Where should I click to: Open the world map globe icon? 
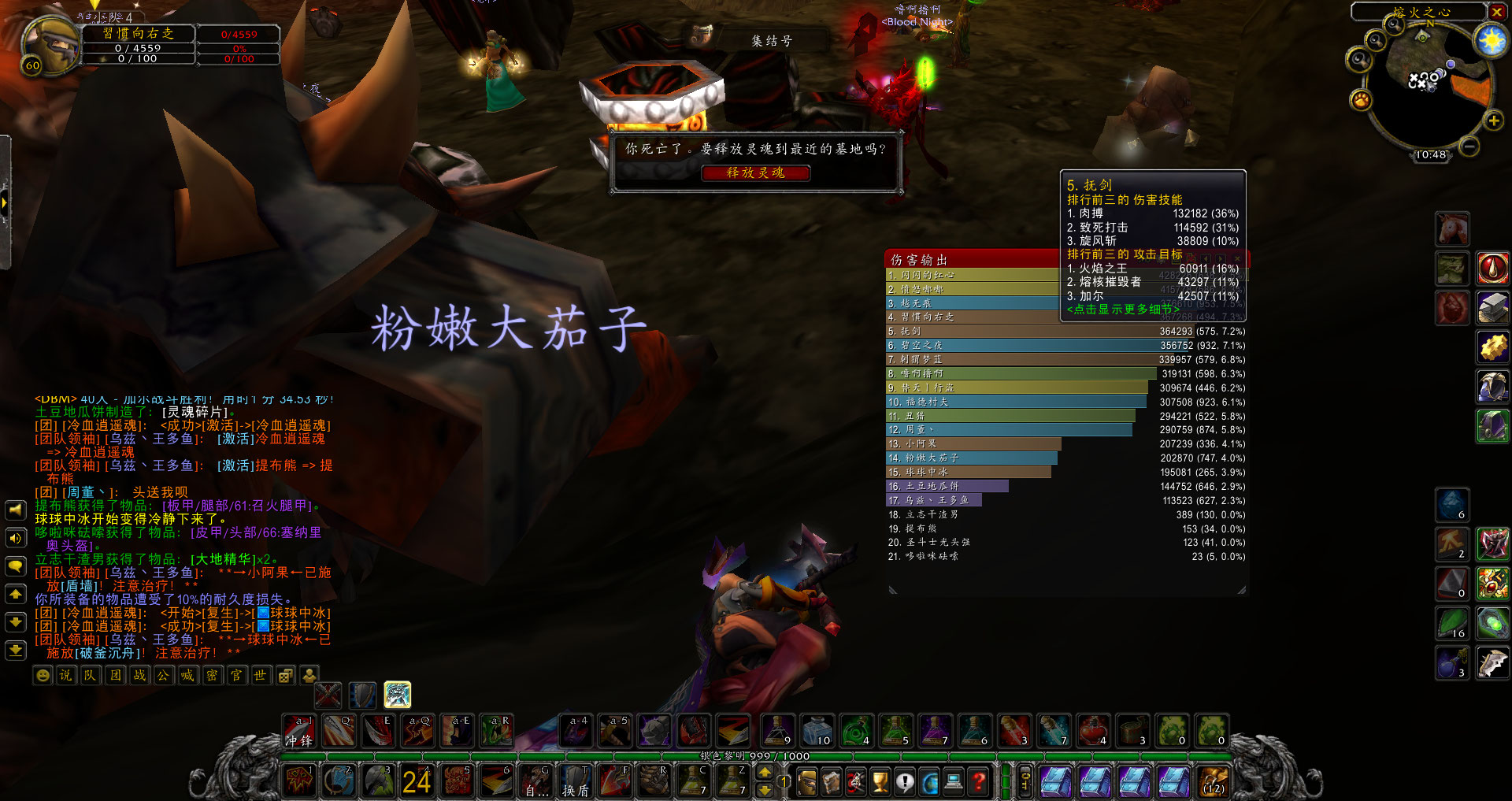click(930, 781)
